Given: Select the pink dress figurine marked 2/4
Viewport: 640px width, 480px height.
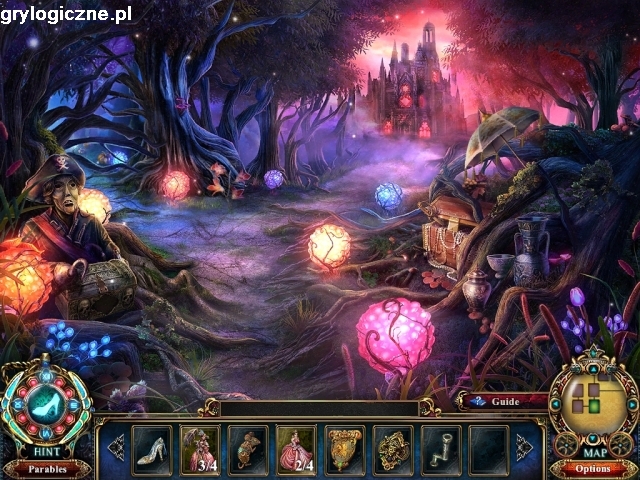Looking at the screenshot, I should (x=296, y=447).
